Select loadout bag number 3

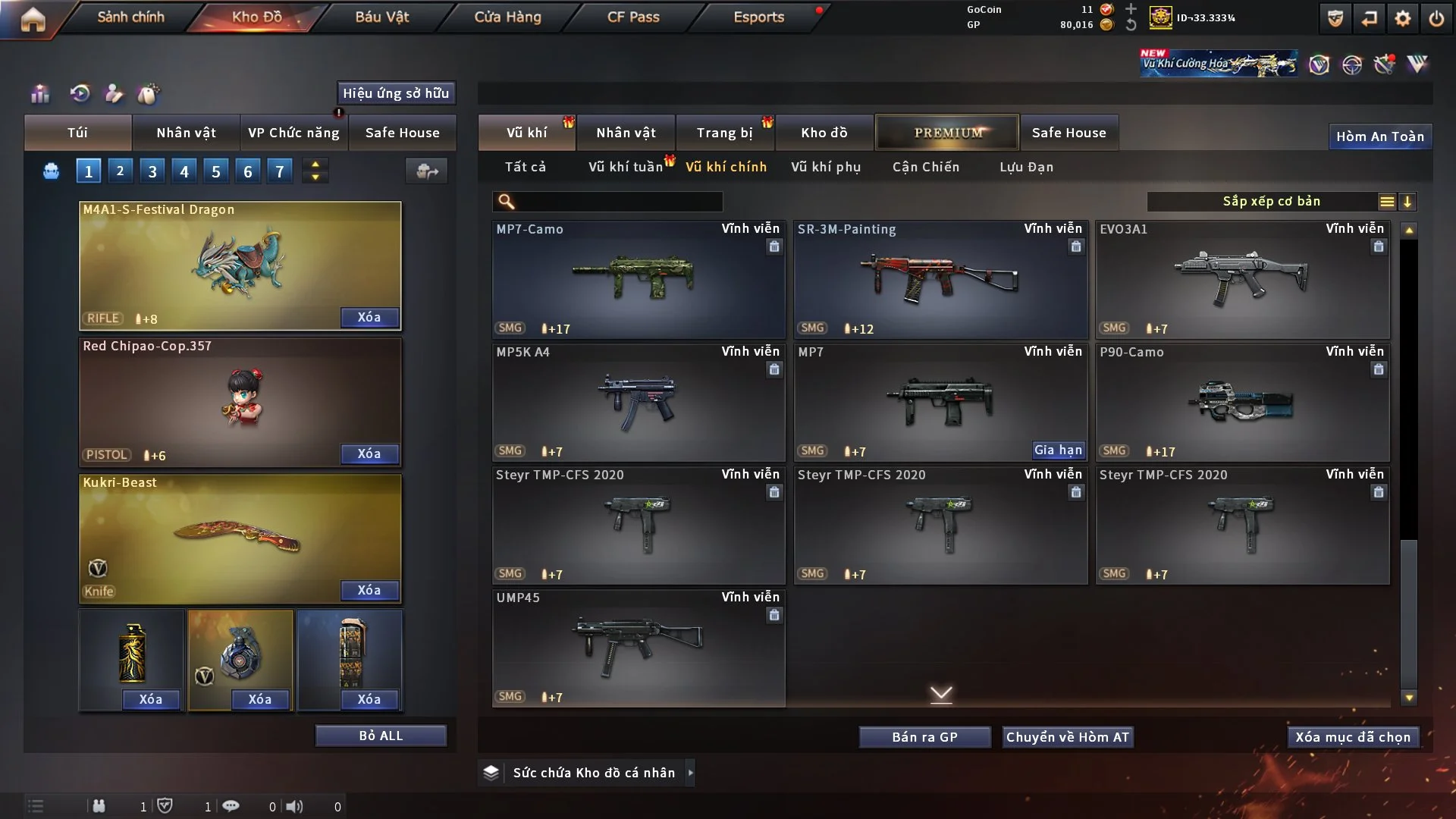(152, 171)
